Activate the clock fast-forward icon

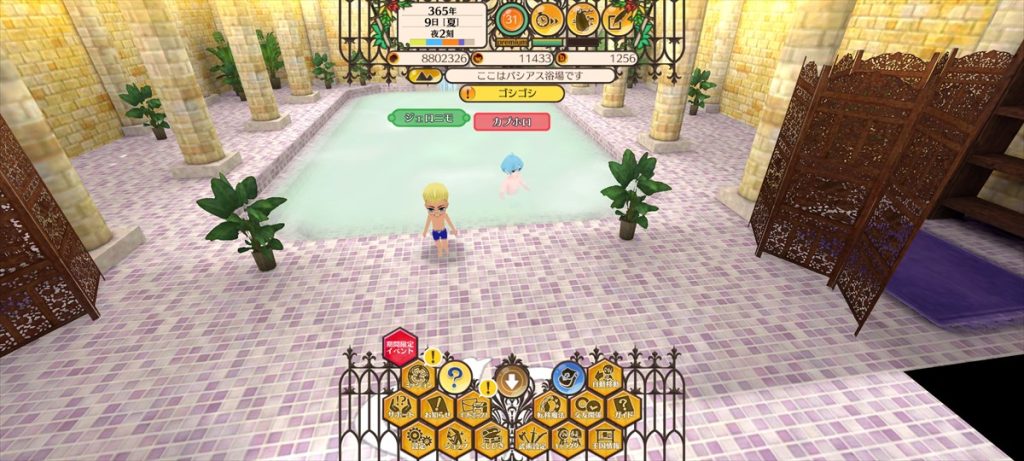[547, 19]
